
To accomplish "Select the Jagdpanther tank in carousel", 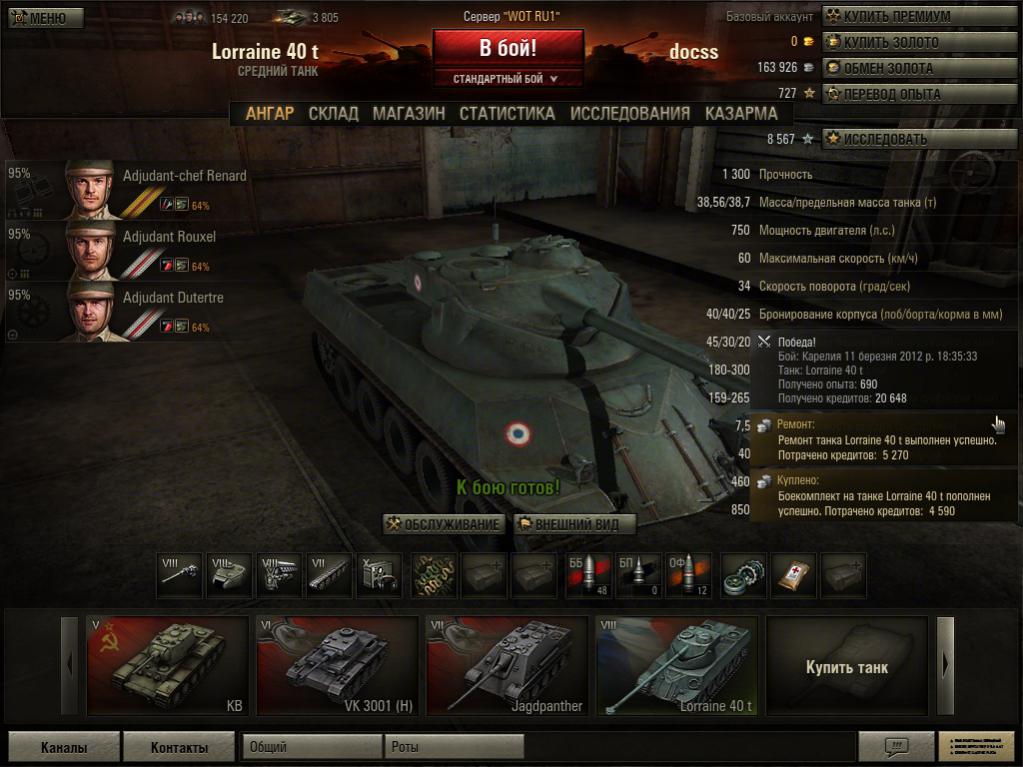I will pos(506,666).
